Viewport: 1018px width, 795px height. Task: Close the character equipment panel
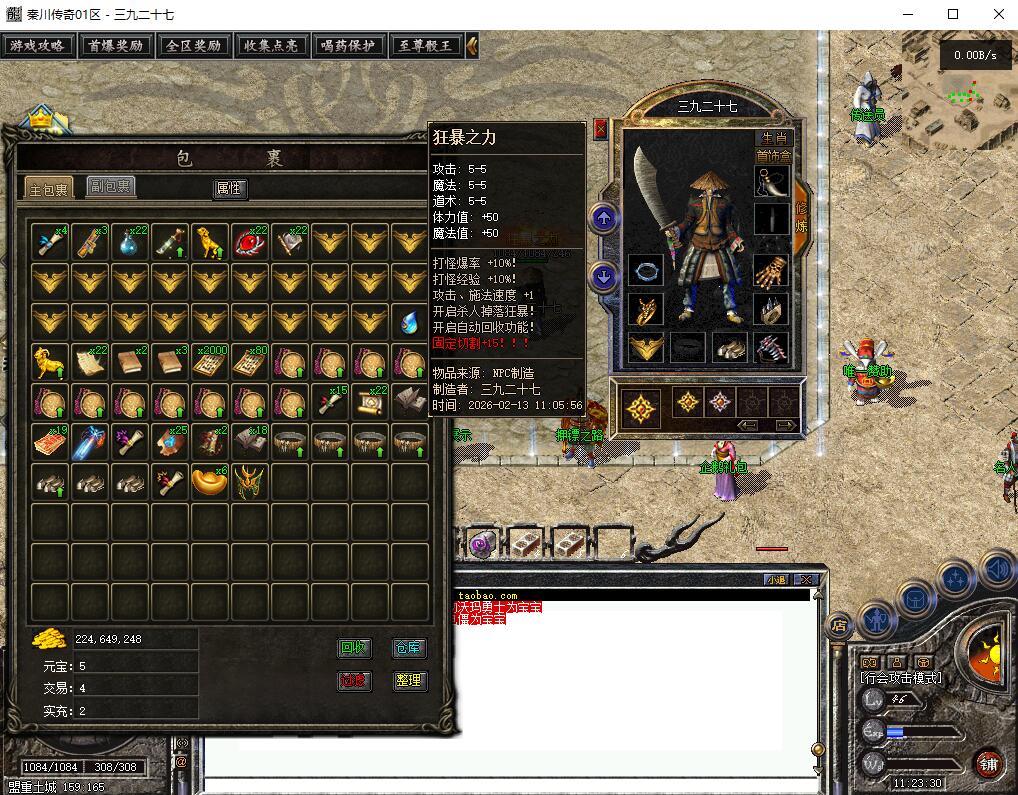tap(600, 128)
